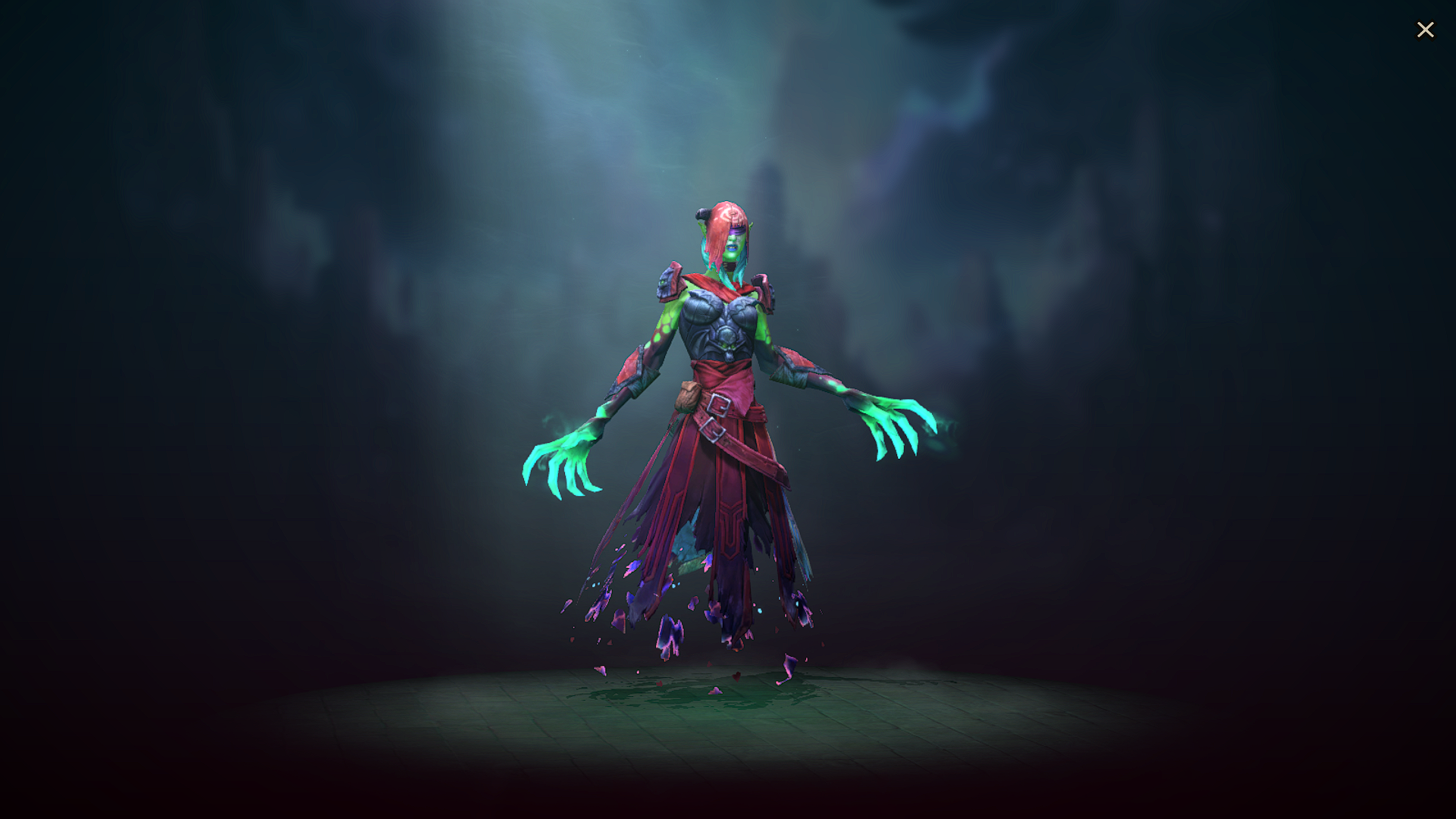The width and height of the screenshot is (1456, 819).
Task: Click the horn on the hero's head
Action: [x=704, y=213]
